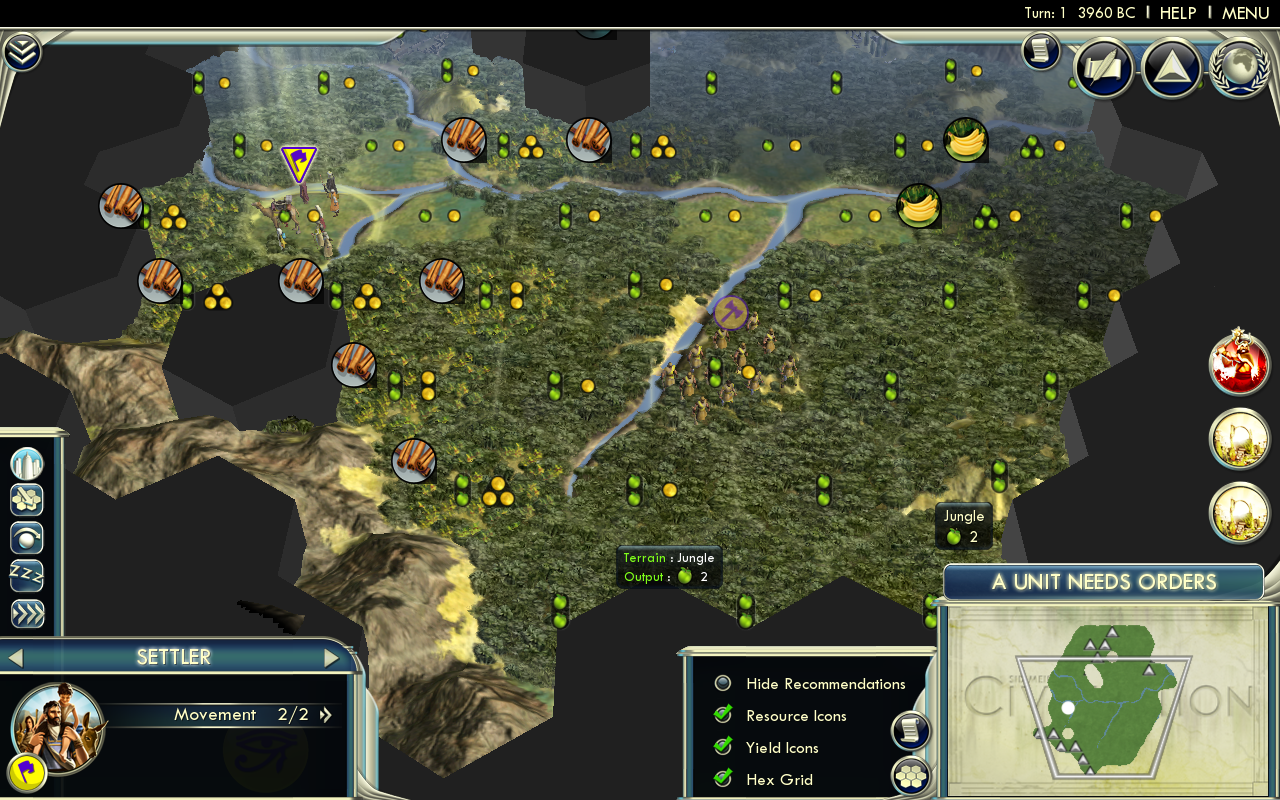Open the globe diplomacy overview button

(x=1240, y=67)
